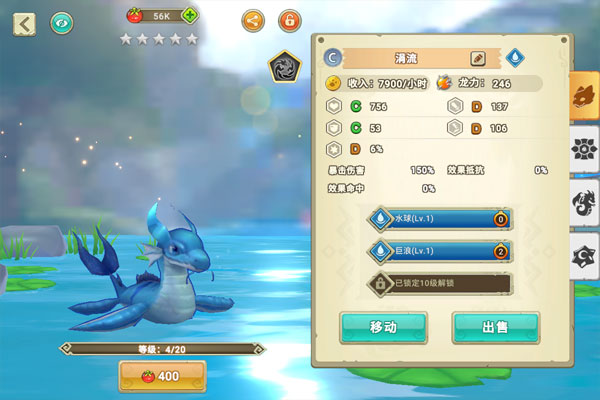The width and height of the screenshot is (600, 400).
Task: Select the 巨浪 Lv.1 skill
Action: pyautogui.click(x=440, y=251)
